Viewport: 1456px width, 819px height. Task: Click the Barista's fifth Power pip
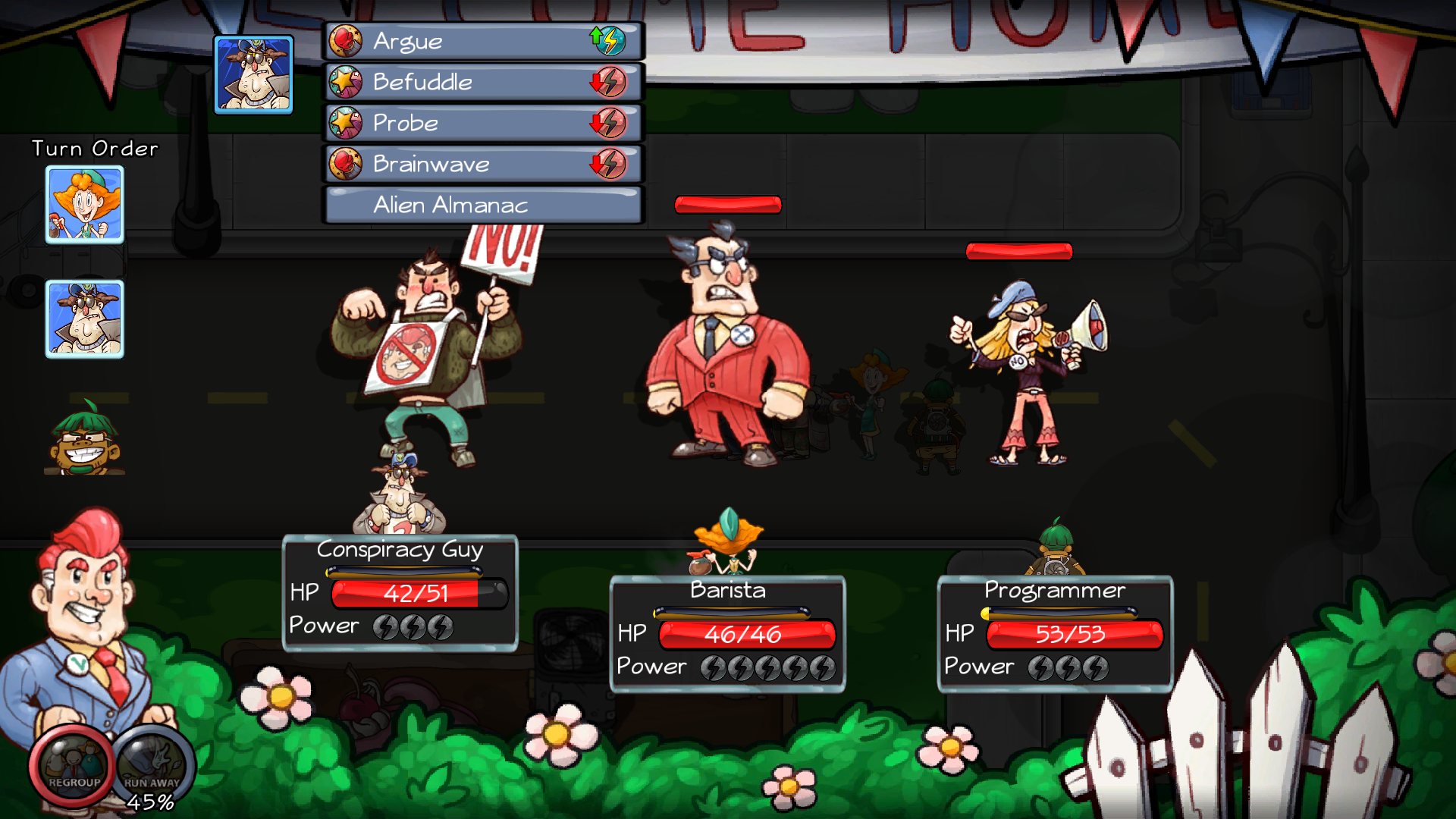[x=821, y=667]
